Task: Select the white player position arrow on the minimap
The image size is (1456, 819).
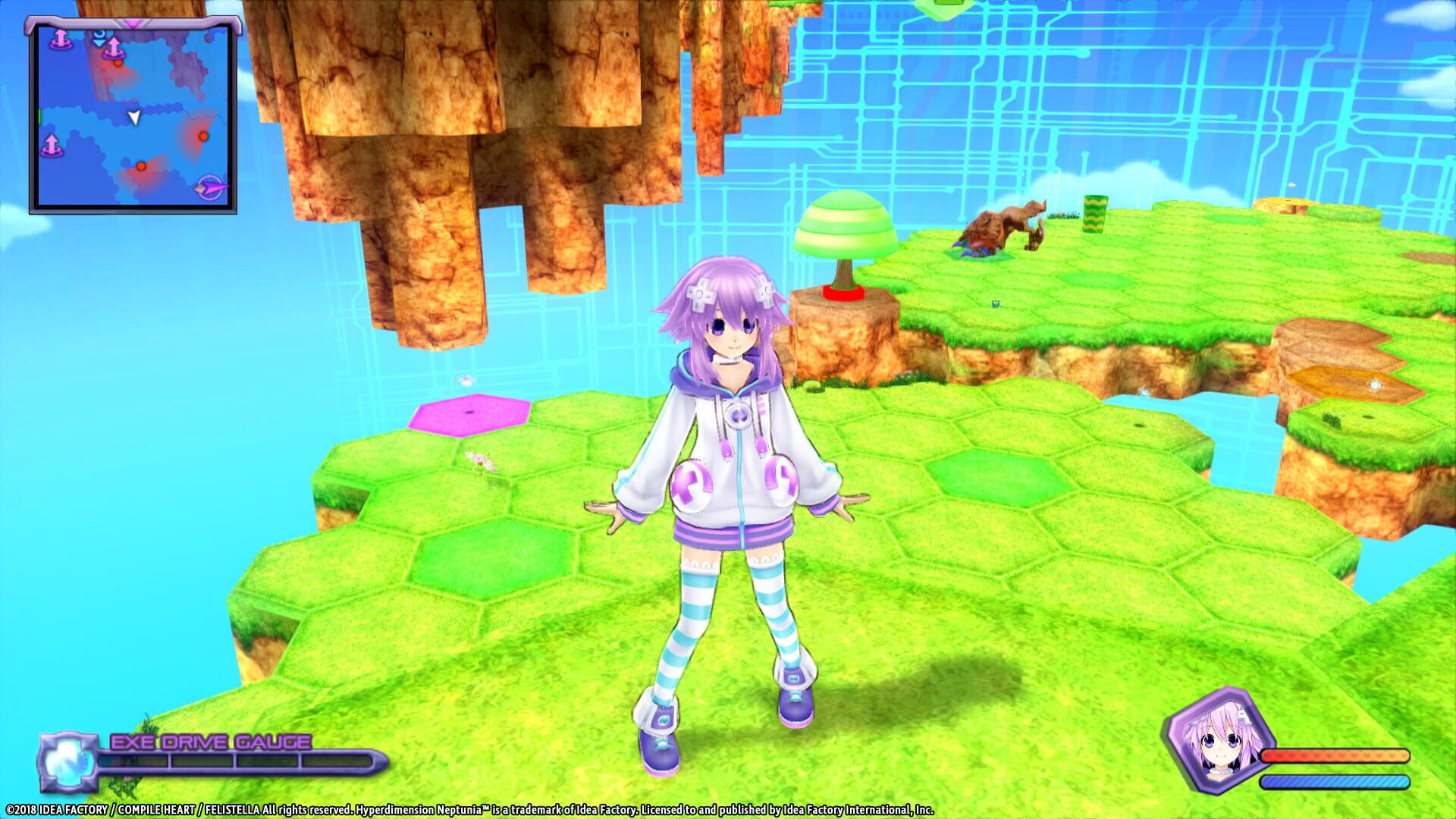Action: pyautogui.click(x=134, y=118)
